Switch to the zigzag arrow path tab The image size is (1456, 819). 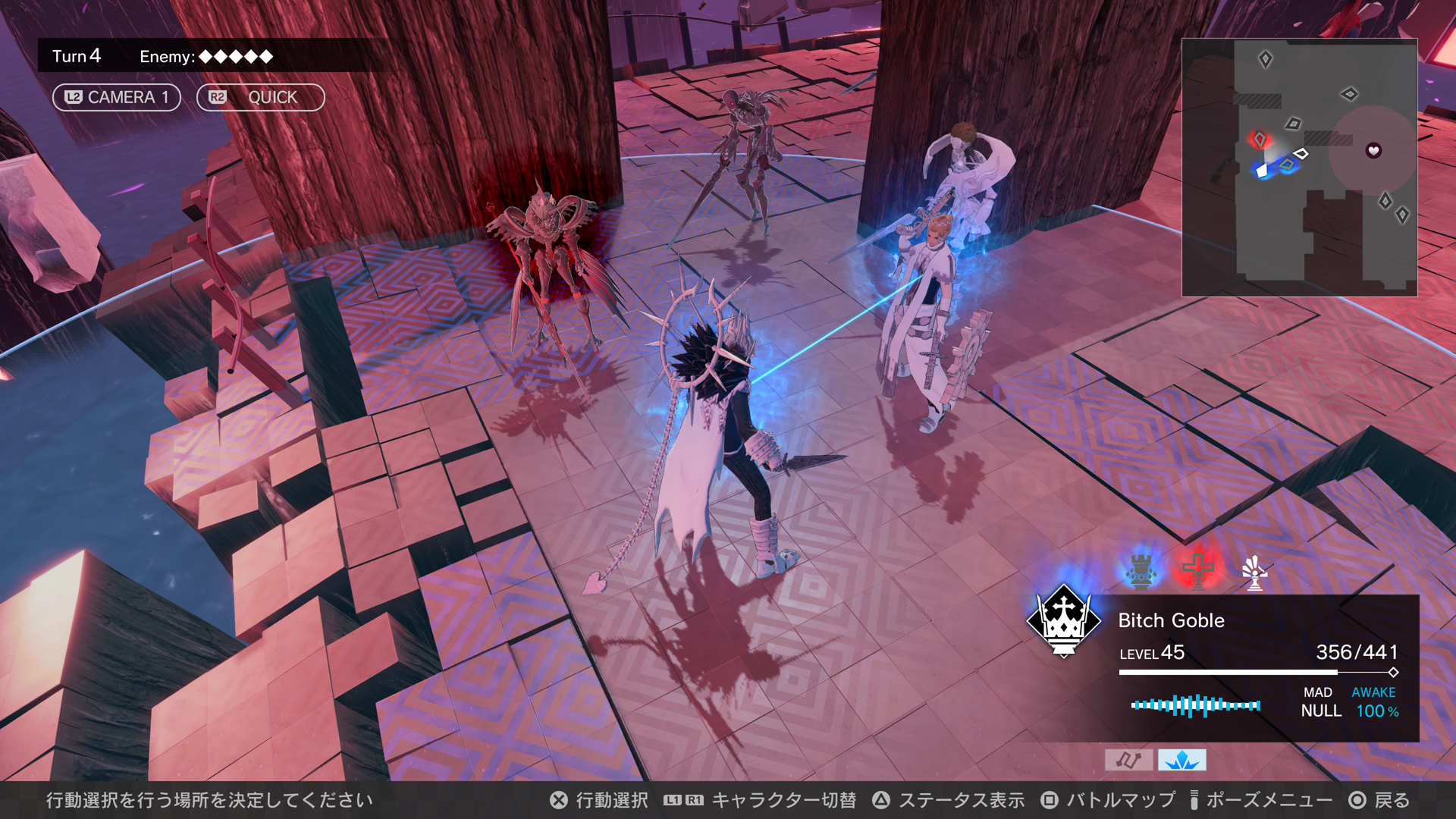click(x=1128, y=760)
